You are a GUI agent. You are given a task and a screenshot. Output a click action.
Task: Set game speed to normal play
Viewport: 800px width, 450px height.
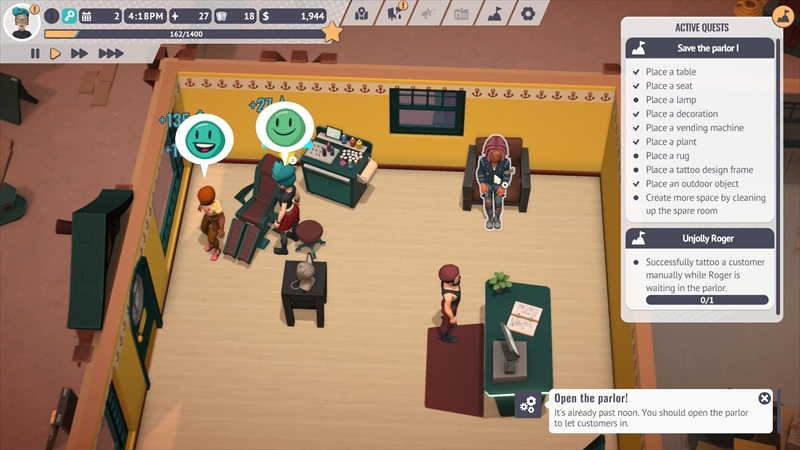56,54
